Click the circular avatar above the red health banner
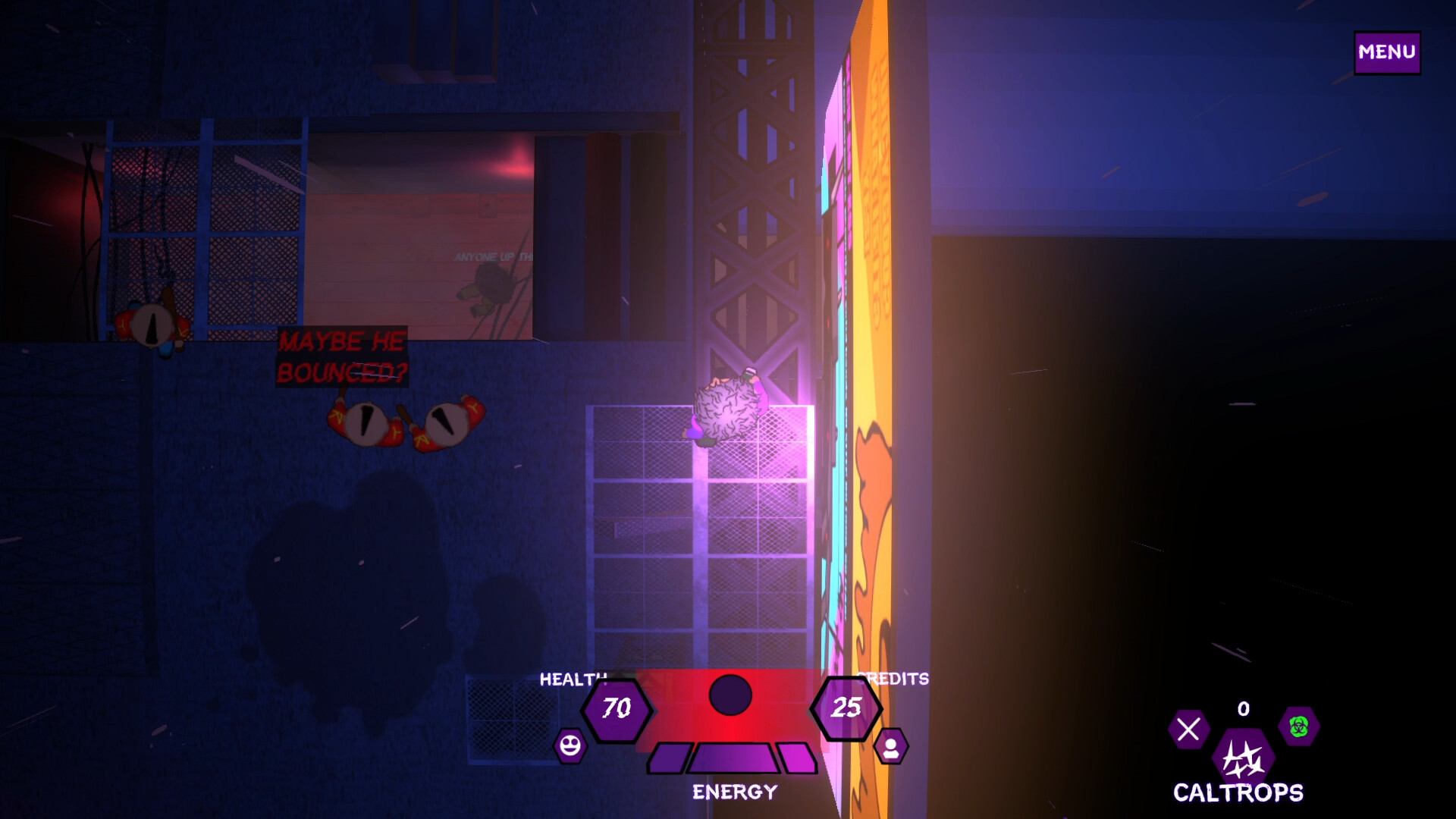The image size is (1456, 819). click(x=730, y=695)
